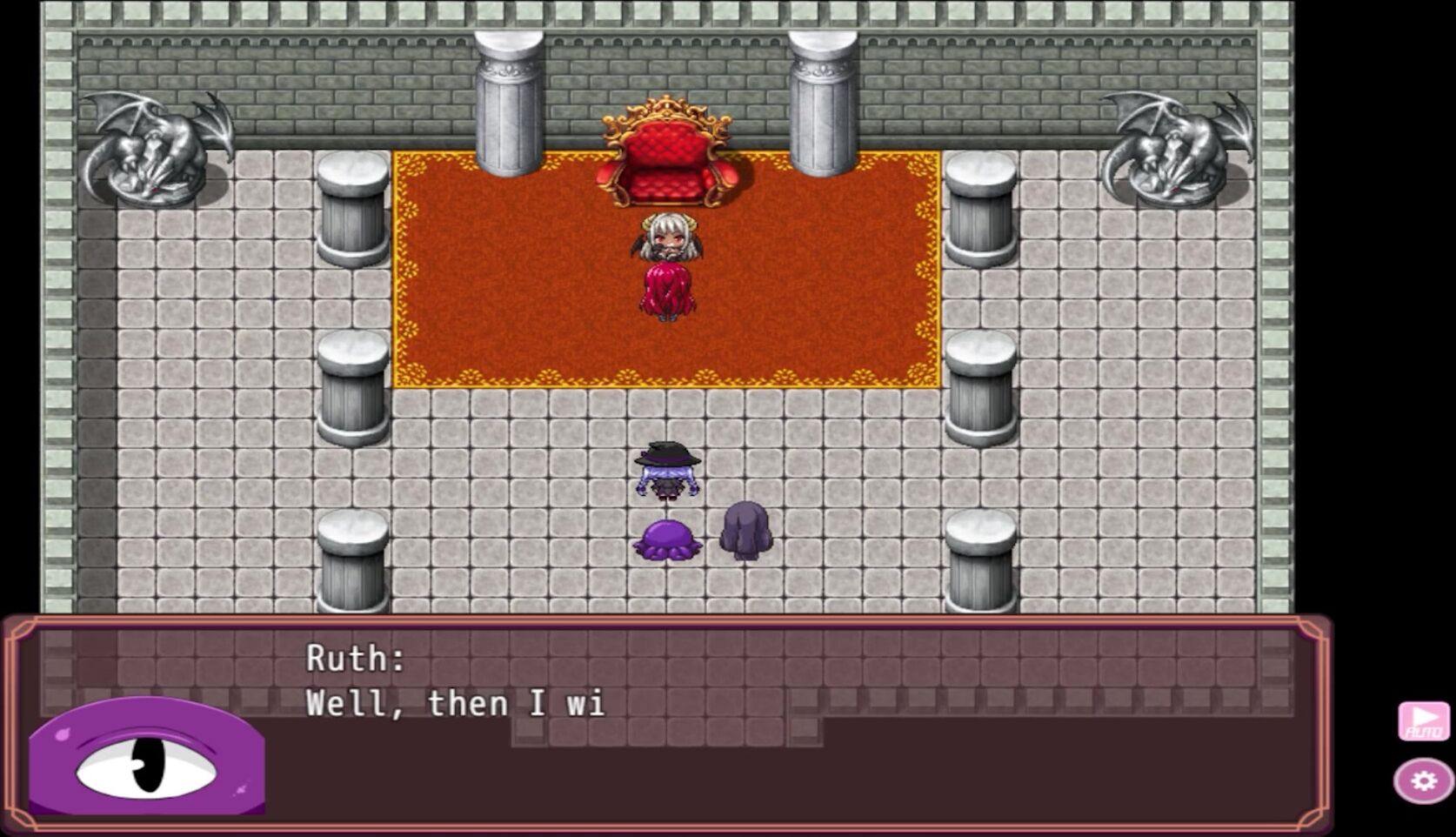Image resolution: width=1456 pixels, height=837 pixels.
Task: Open settings with the gear icon
Action: click(x=1424, y=781)
